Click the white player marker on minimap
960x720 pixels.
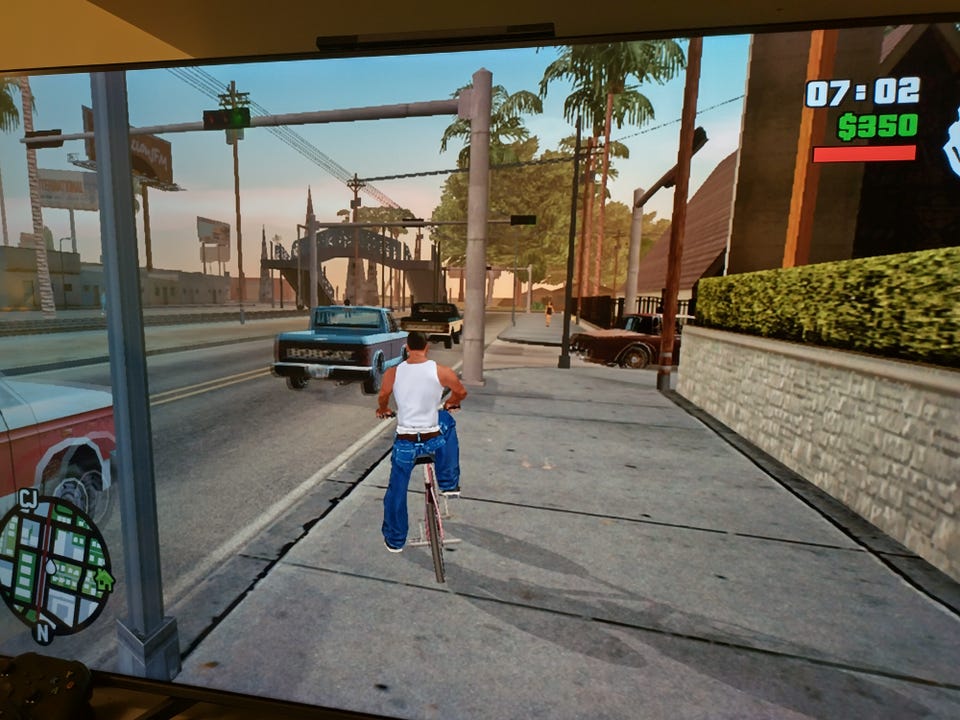tap(50, 567)
